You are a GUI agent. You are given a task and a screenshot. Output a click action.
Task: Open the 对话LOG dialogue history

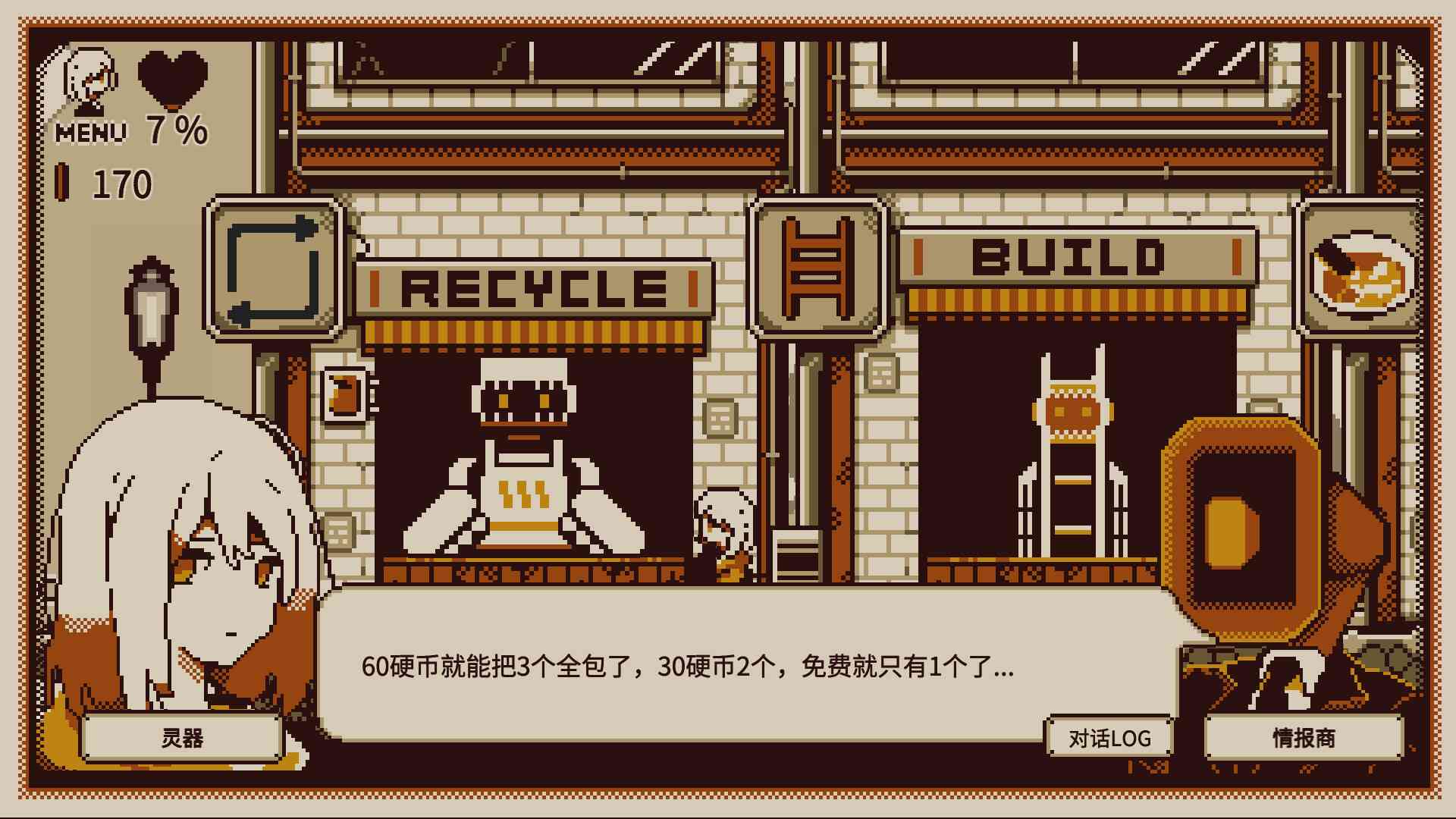pos(1110,736)
